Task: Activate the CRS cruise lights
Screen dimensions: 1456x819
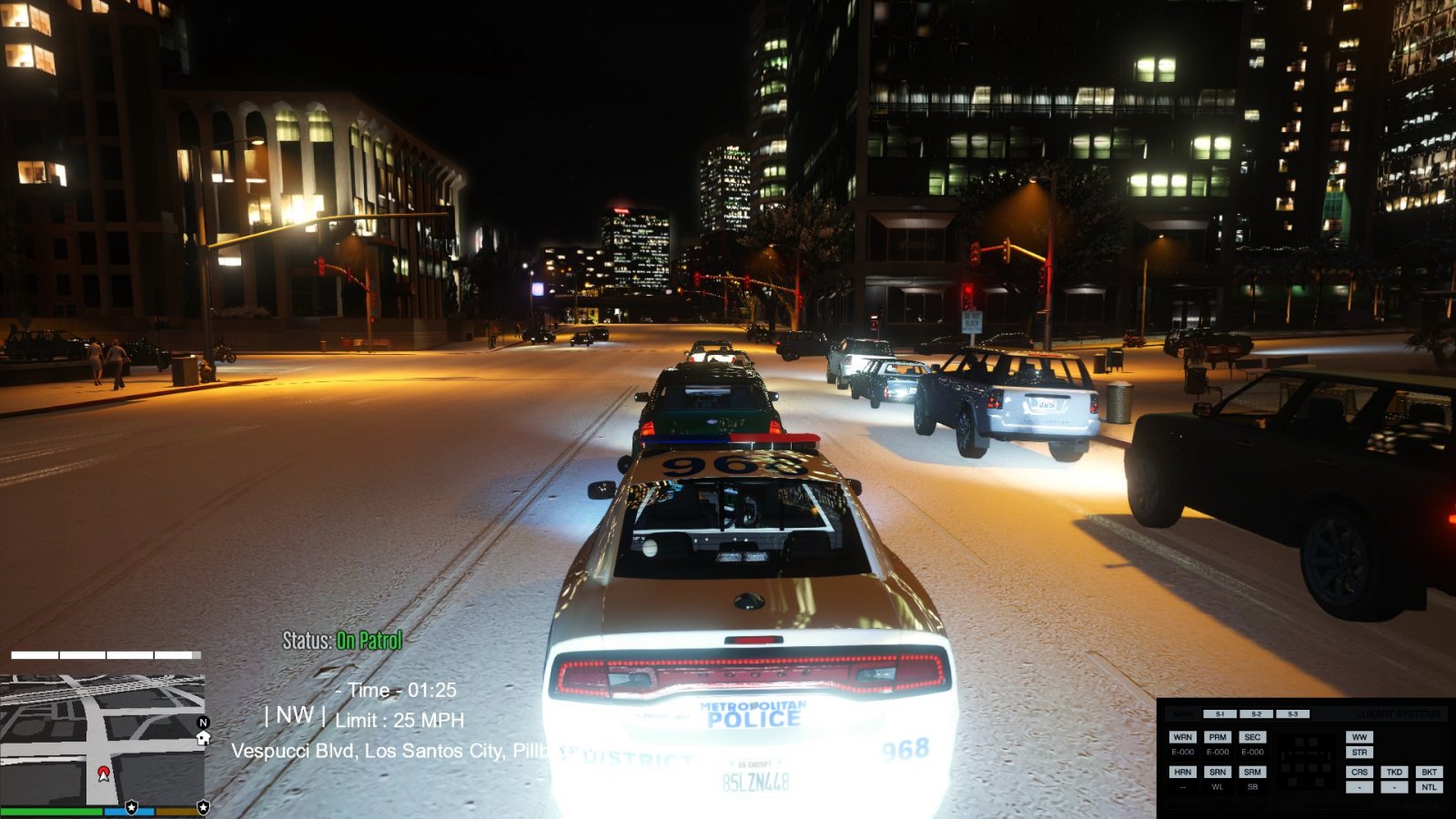Action: coord(1360,772)
